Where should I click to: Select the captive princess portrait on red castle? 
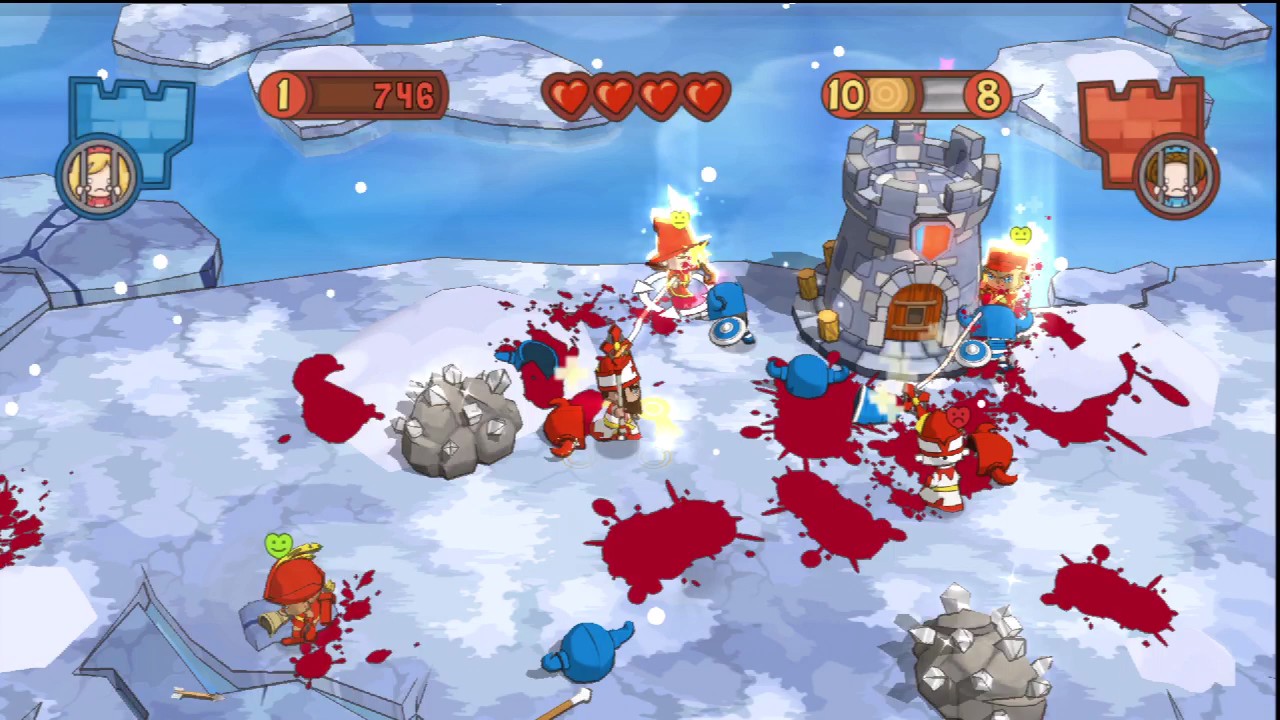click(1177, 177)
